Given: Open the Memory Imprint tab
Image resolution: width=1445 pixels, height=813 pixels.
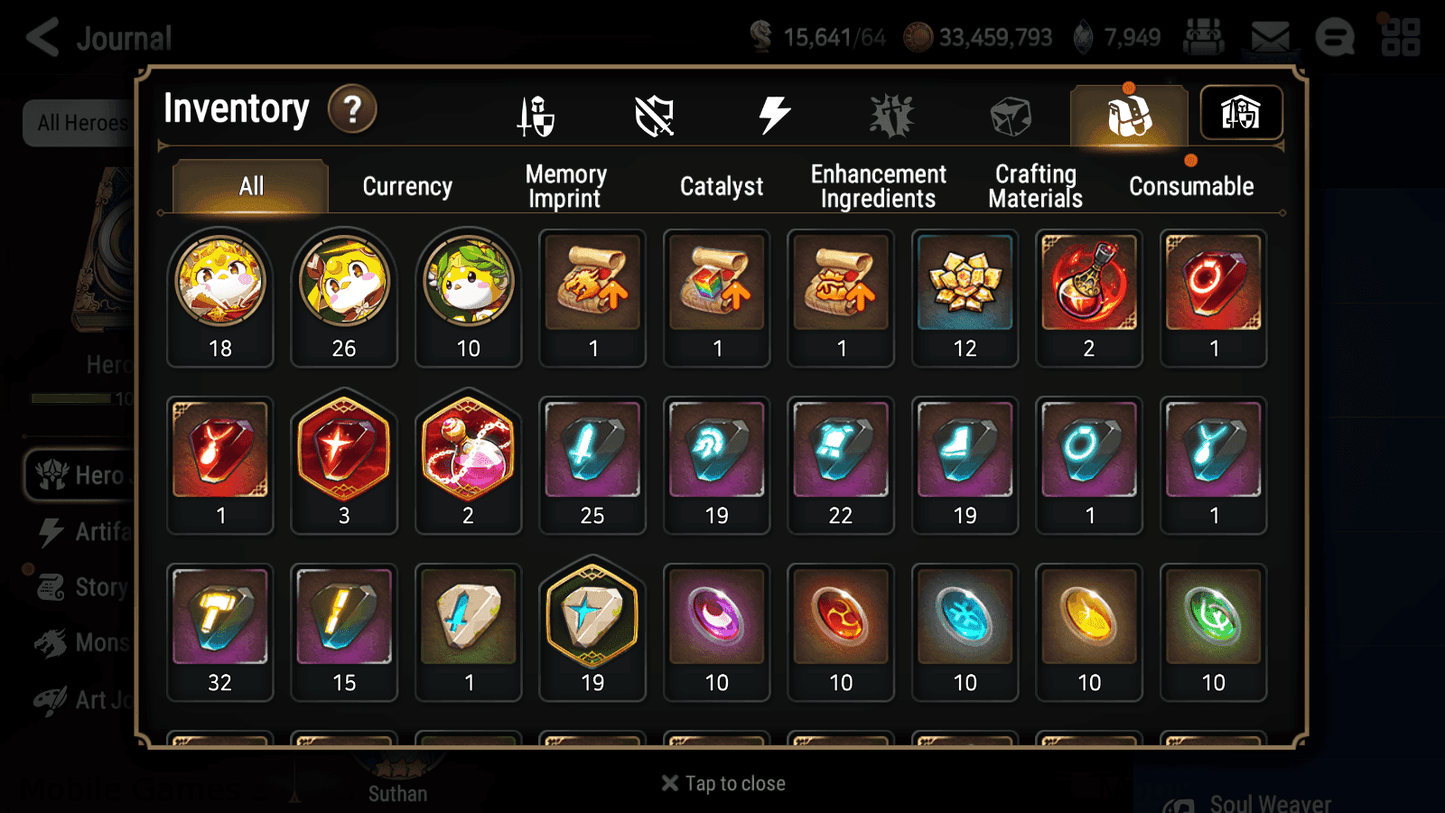Looking at the screenshot, I should (564, 186).
